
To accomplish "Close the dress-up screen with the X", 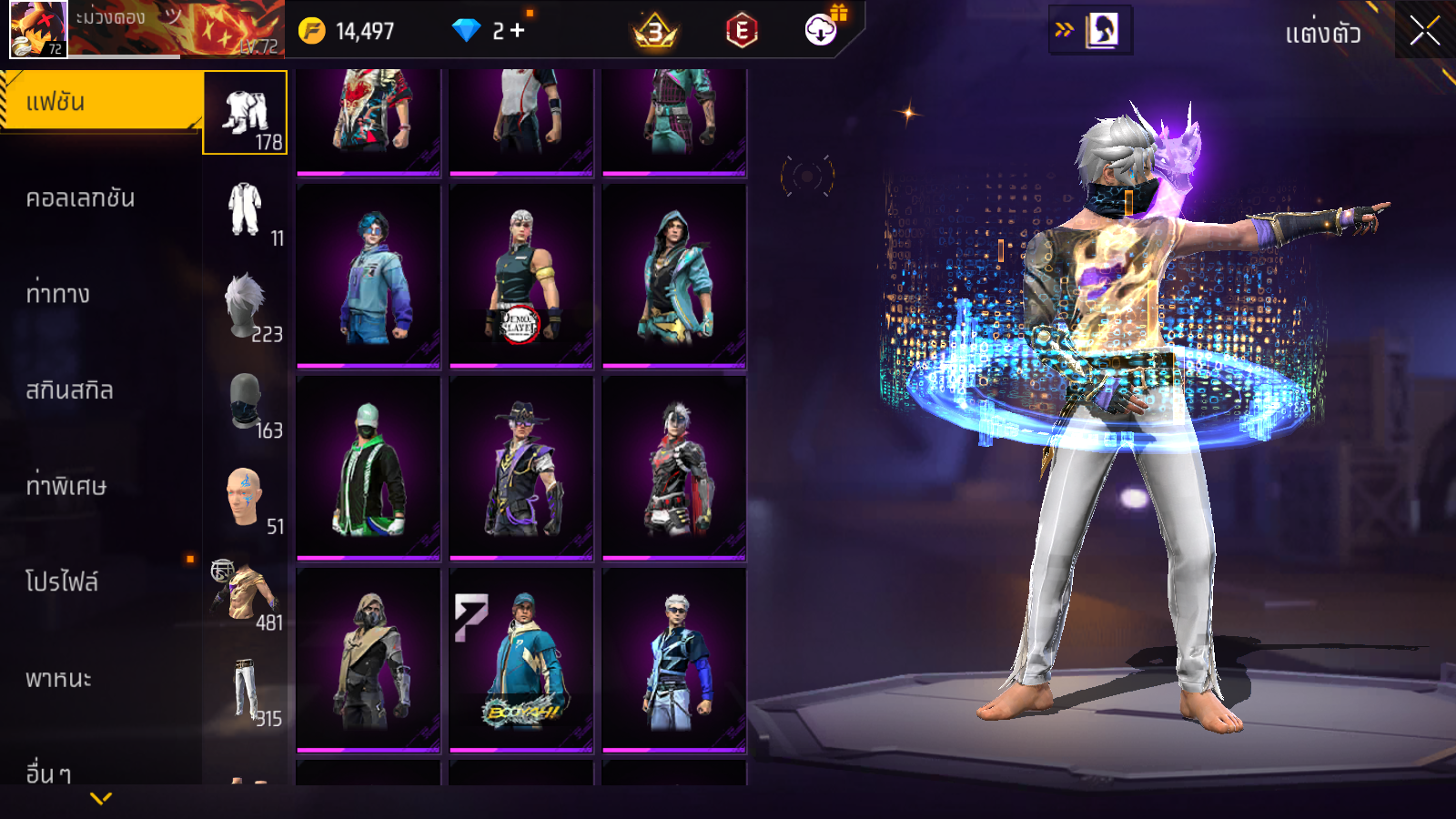I will [x=1424, y=31].
